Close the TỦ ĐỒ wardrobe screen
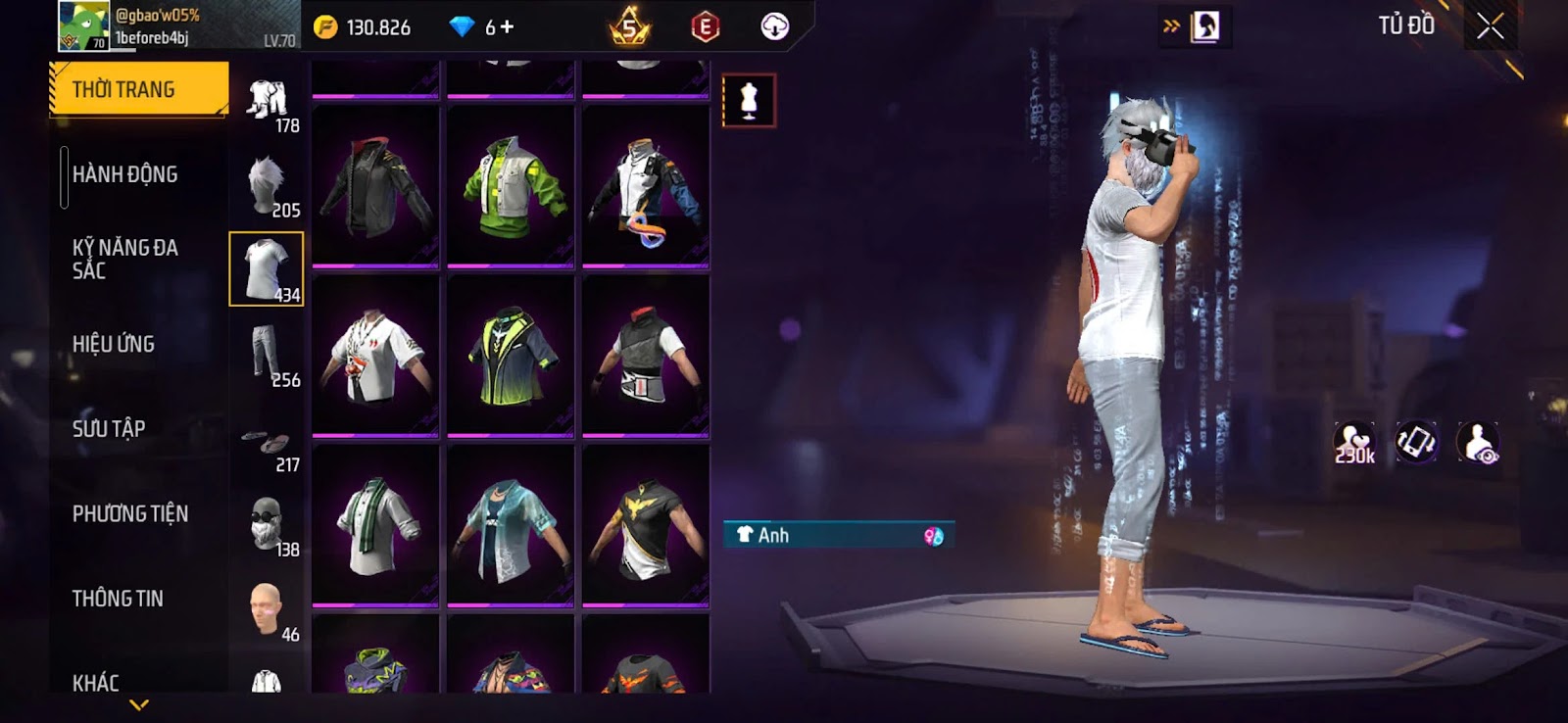 (1490, 26)
